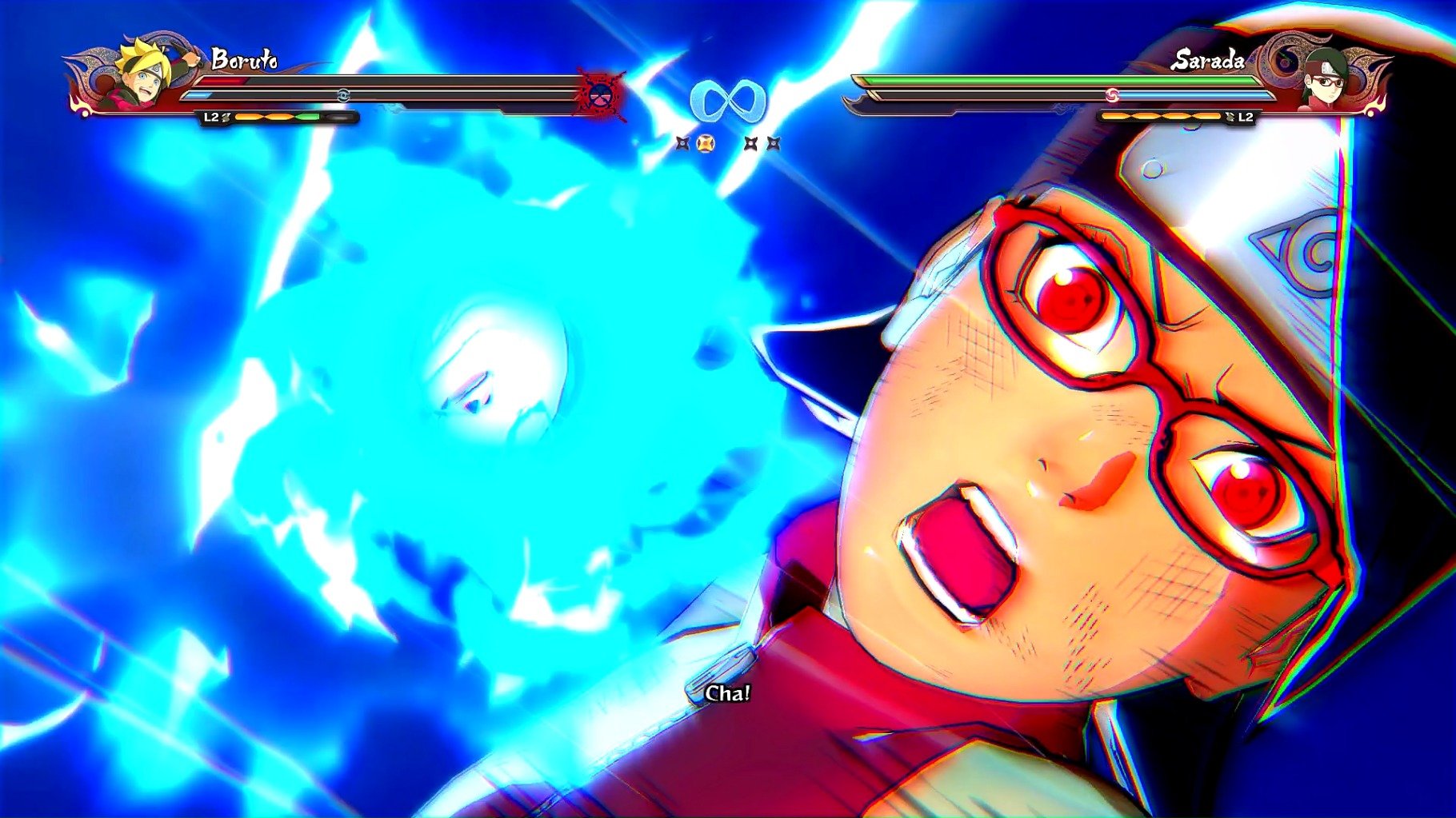
Task: Select the red seal emblem beside Boruto's bars
Action: [601, 96]
